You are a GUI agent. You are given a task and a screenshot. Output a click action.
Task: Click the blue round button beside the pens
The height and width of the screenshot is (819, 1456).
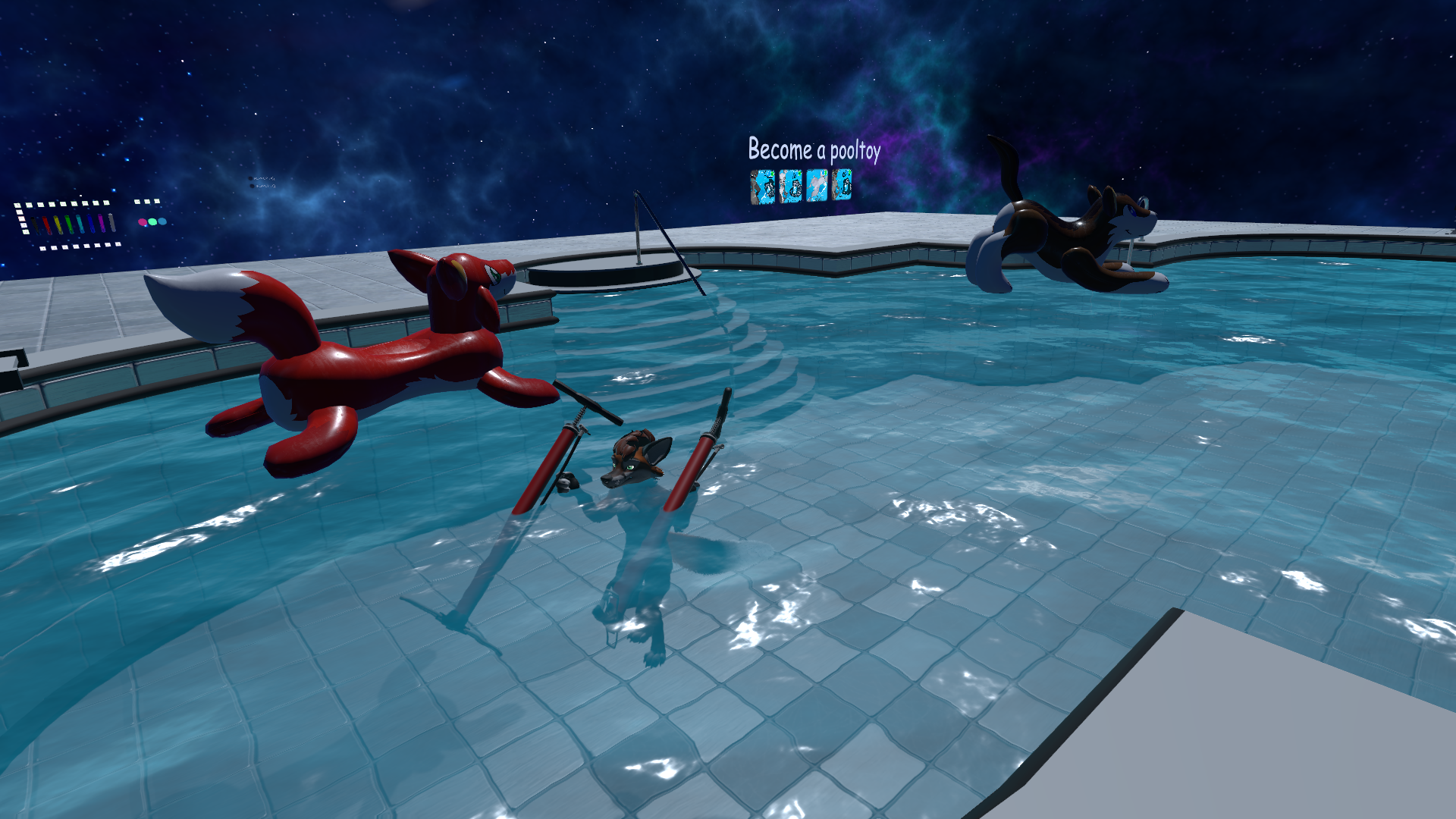162,221
